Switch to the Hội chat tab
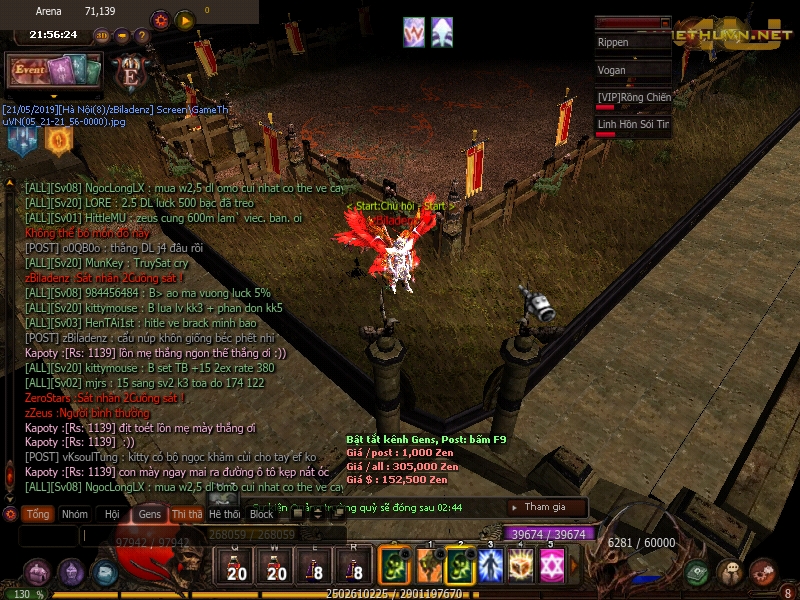 (111, 514)
